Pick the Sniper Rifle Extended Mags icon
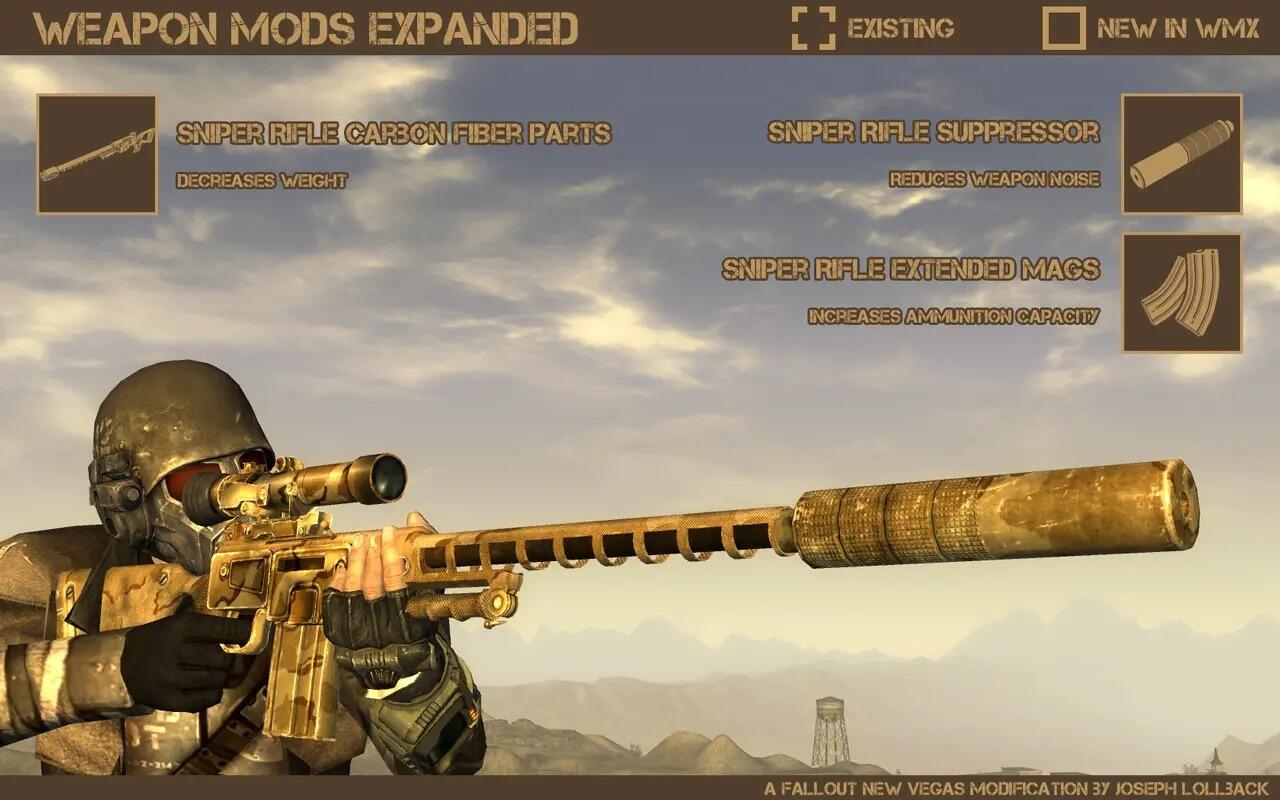Viewport: 1280px width, 800px height. (x=1181, y=292)
